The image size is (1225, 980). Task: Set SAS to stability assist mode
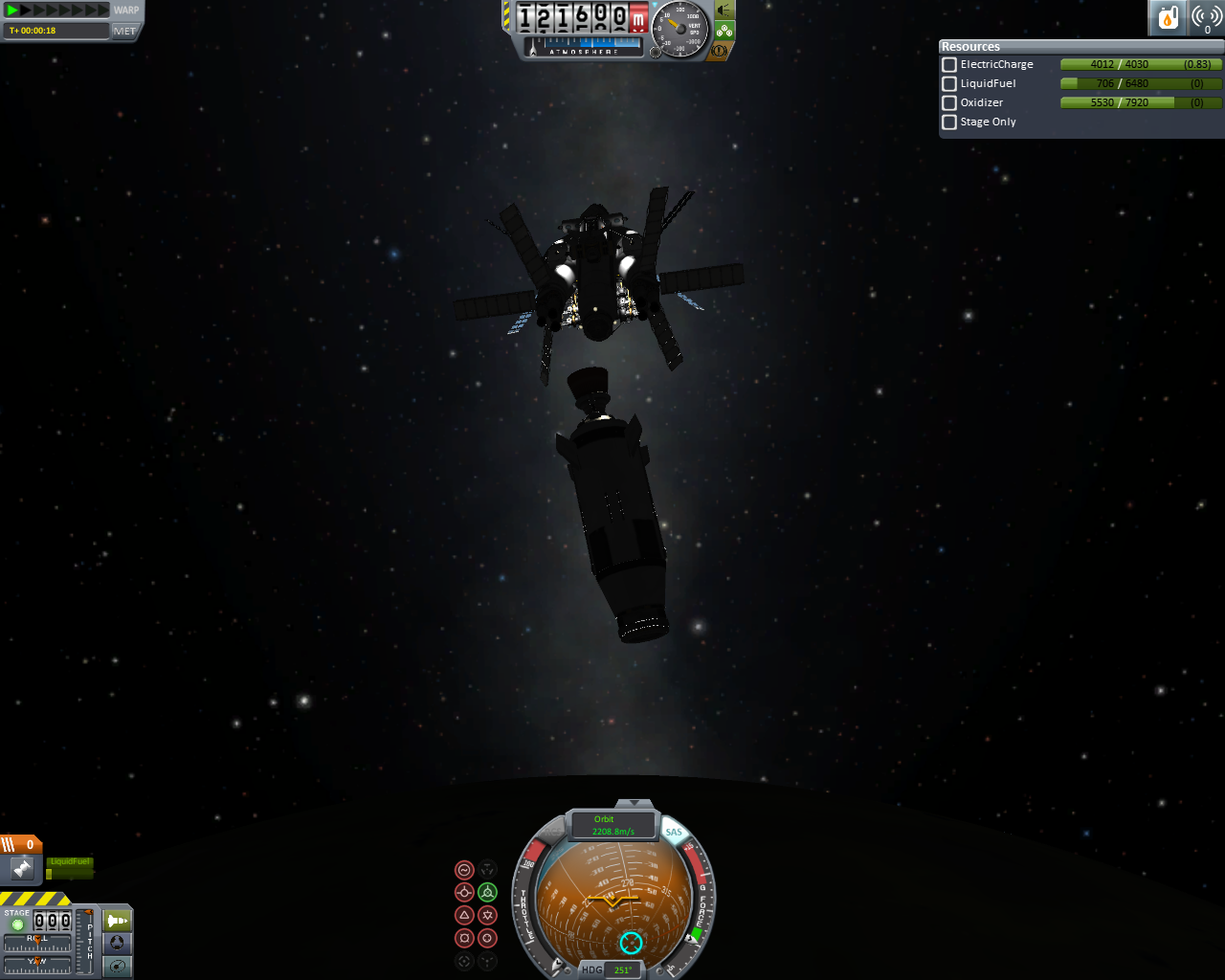click(x=464, y=870)
